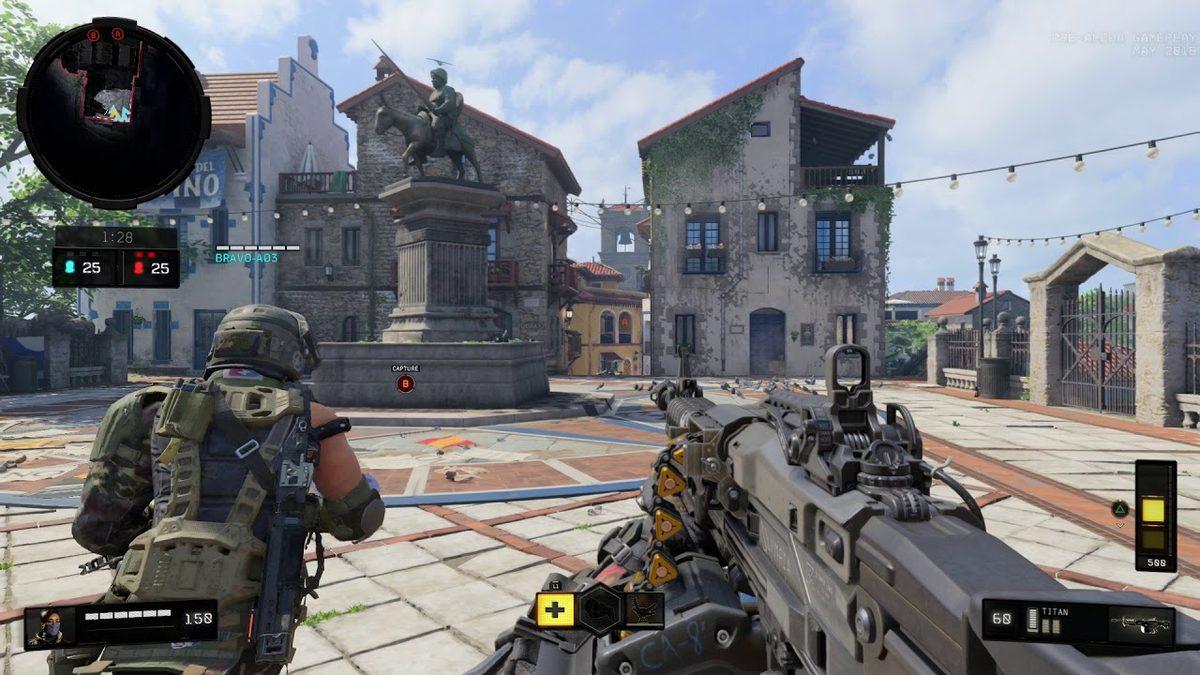Click the yellow specialist charge meter
This screenshot has height=675, width=1200.
coord(1155,513)
